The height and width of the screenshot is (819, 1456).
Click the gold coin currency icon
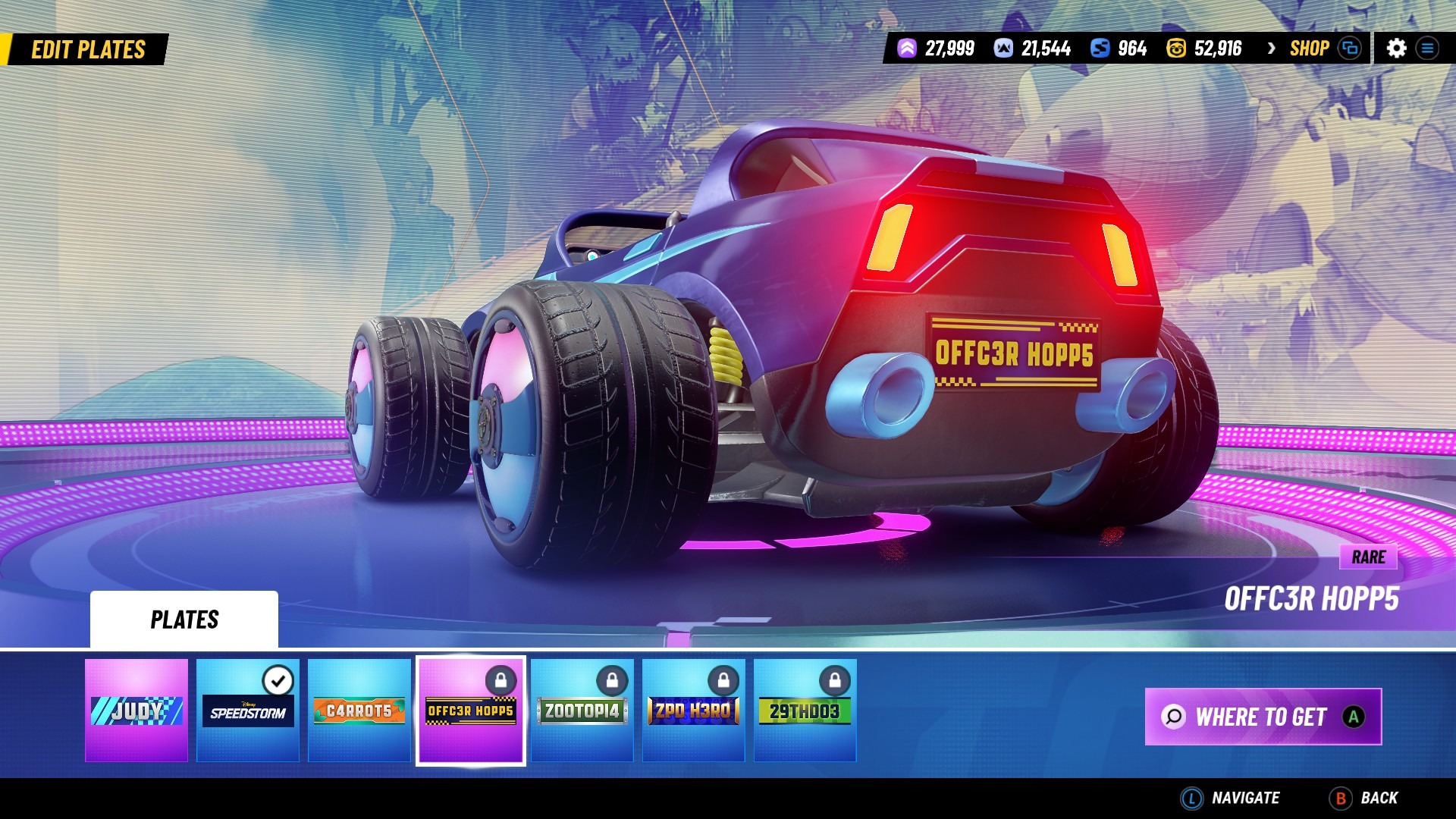point(1175,49)
